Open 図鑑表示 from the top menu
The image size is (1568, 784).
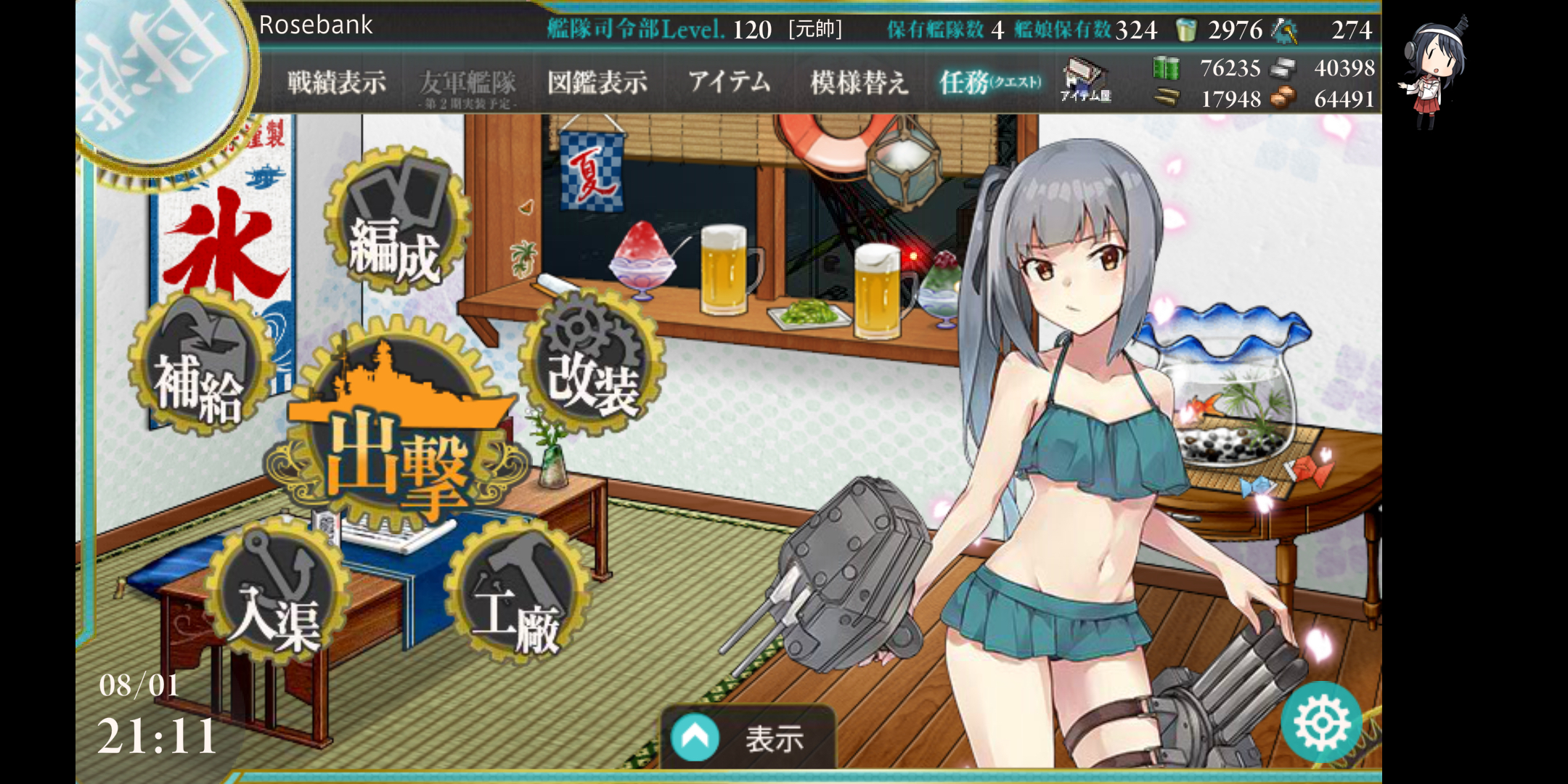click(x=597, y=82)
